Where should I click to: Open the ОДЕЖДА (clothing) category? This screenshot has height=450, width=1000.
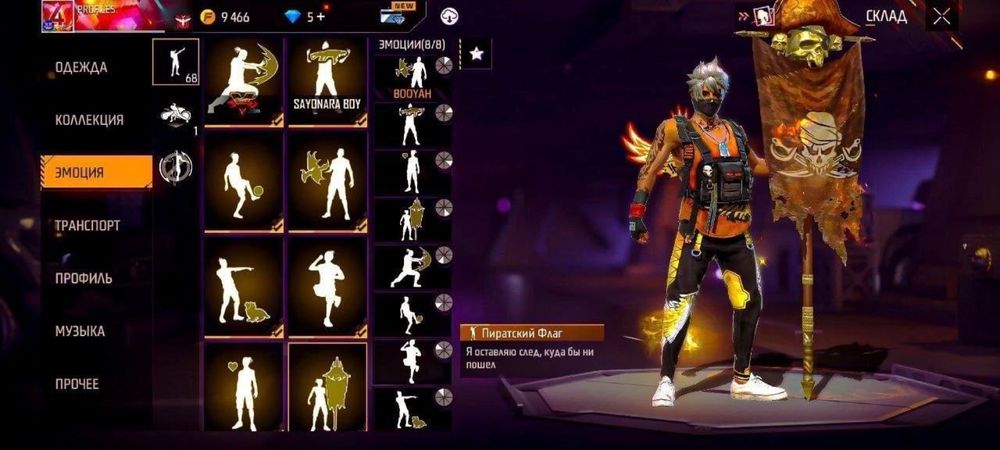[81, 67]
